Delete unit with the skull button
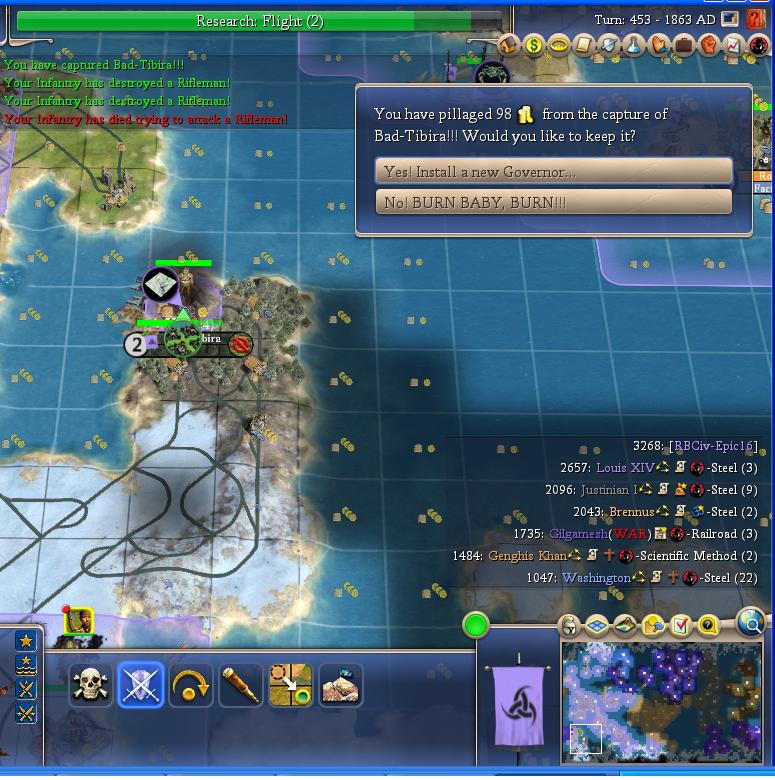 (x=90, y=685)
